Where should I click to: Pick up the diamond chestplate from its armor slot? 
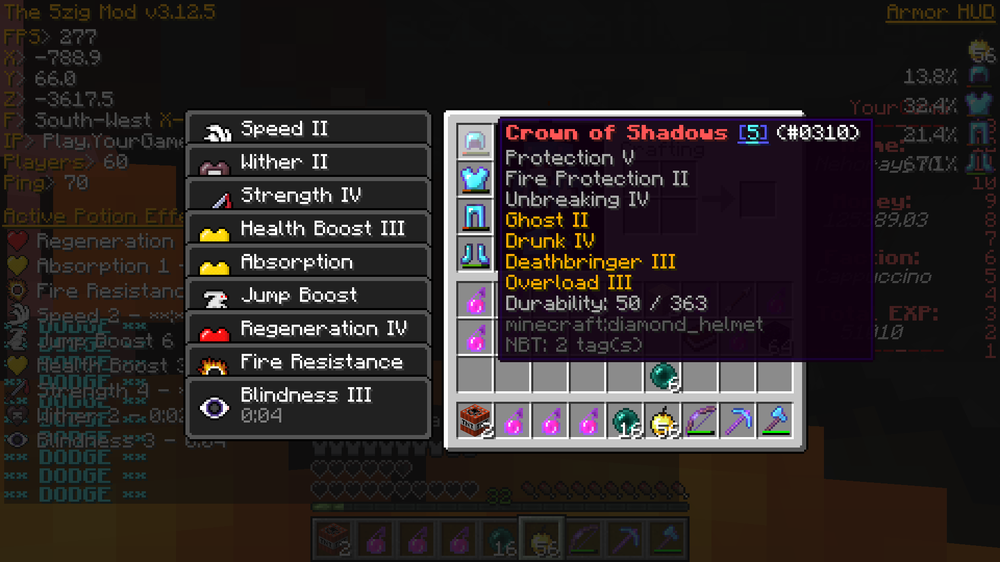[476, 179]
